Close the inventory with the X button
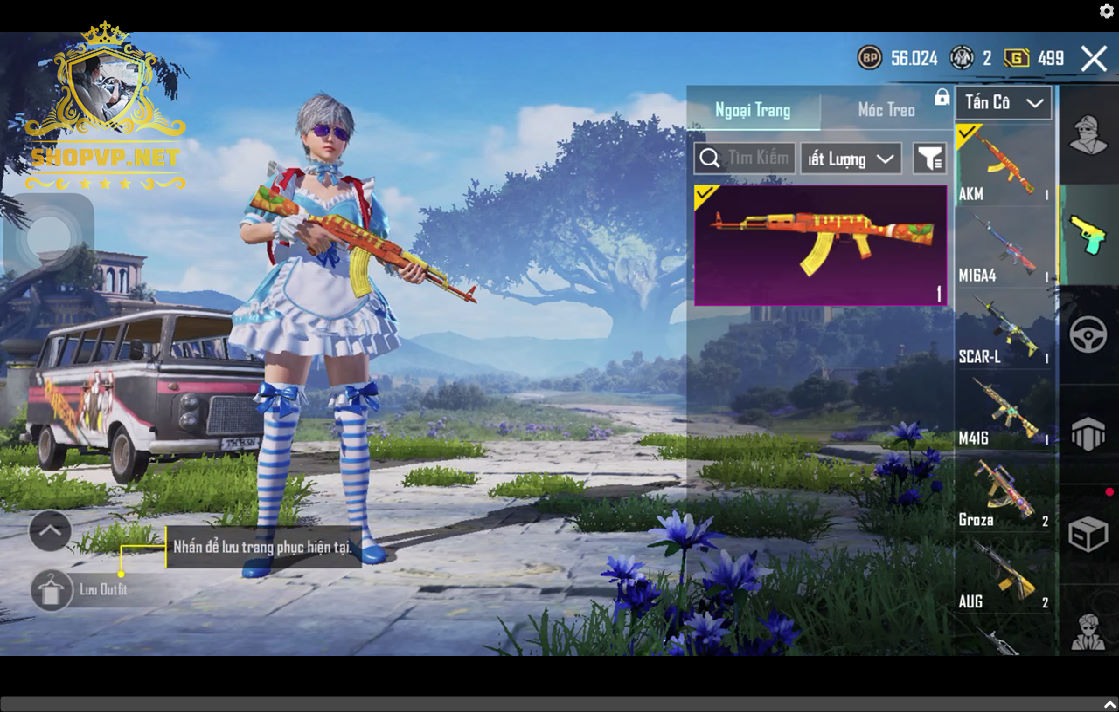The height and width of the screenshot is (712, 1119). click(1093, 59)
